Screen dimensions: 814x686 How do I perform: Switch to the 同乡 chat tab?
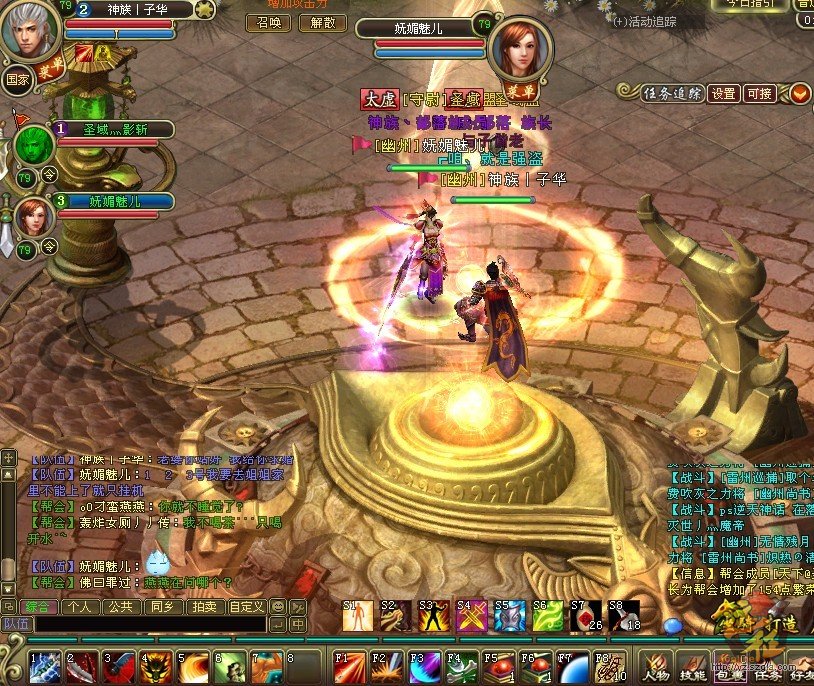(x=162, y=606)
